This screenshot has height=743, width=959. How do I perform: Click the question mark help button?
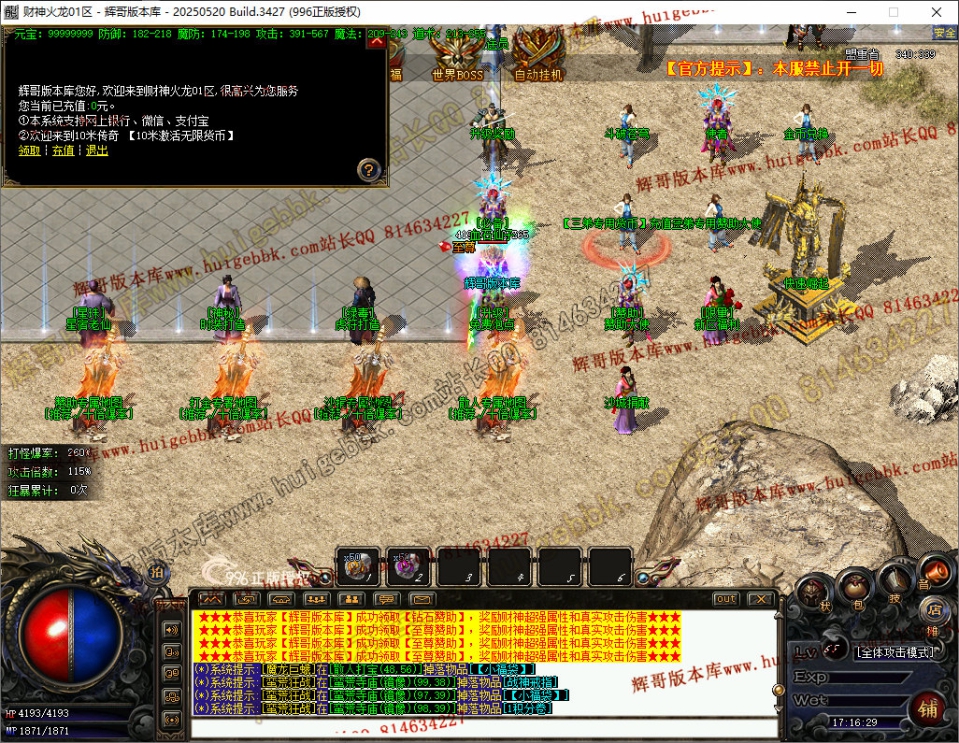369,169
